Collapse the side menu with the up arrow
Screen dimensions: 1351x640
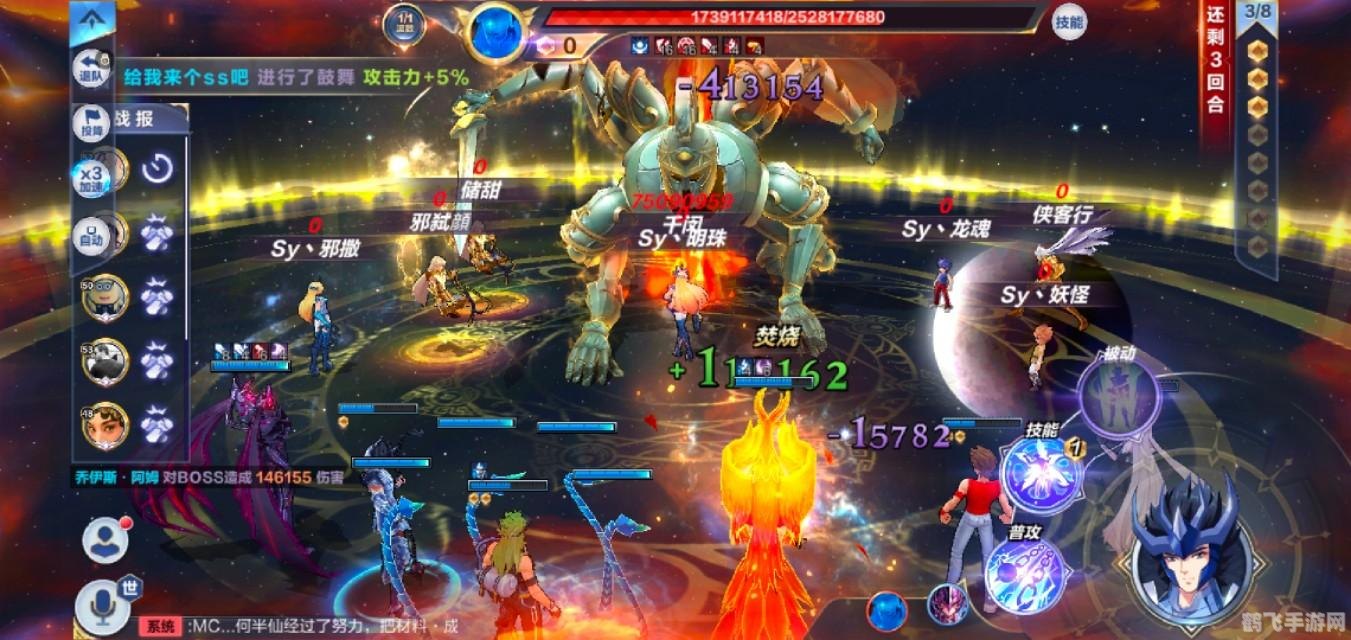coord(92,19)
